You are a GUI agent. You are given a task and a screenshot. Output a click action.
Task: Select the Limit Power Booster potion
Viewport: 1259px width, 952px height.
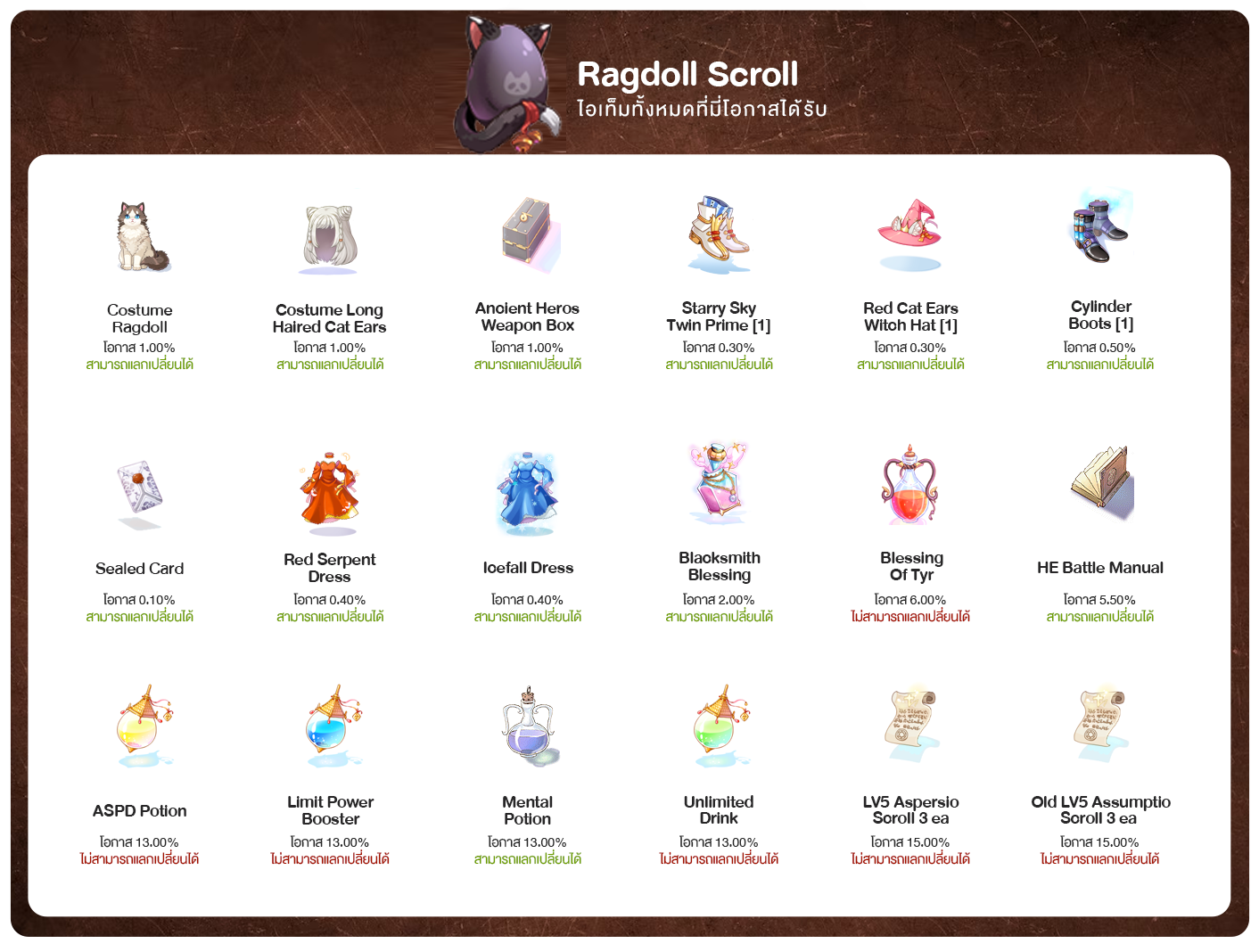pyautogui.click(x=332, y=726)
